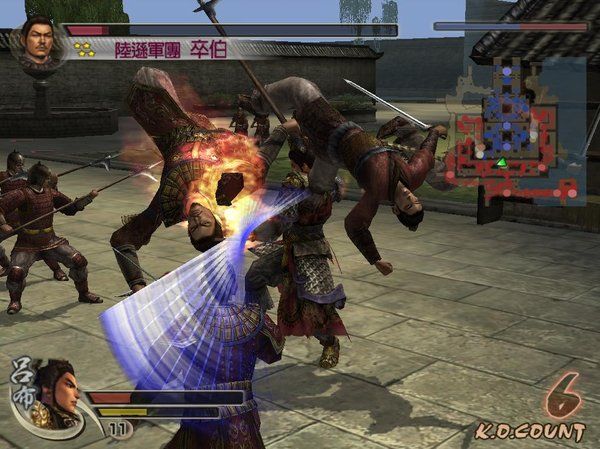Click the battlefield minimap

click(x=514, y=129)
